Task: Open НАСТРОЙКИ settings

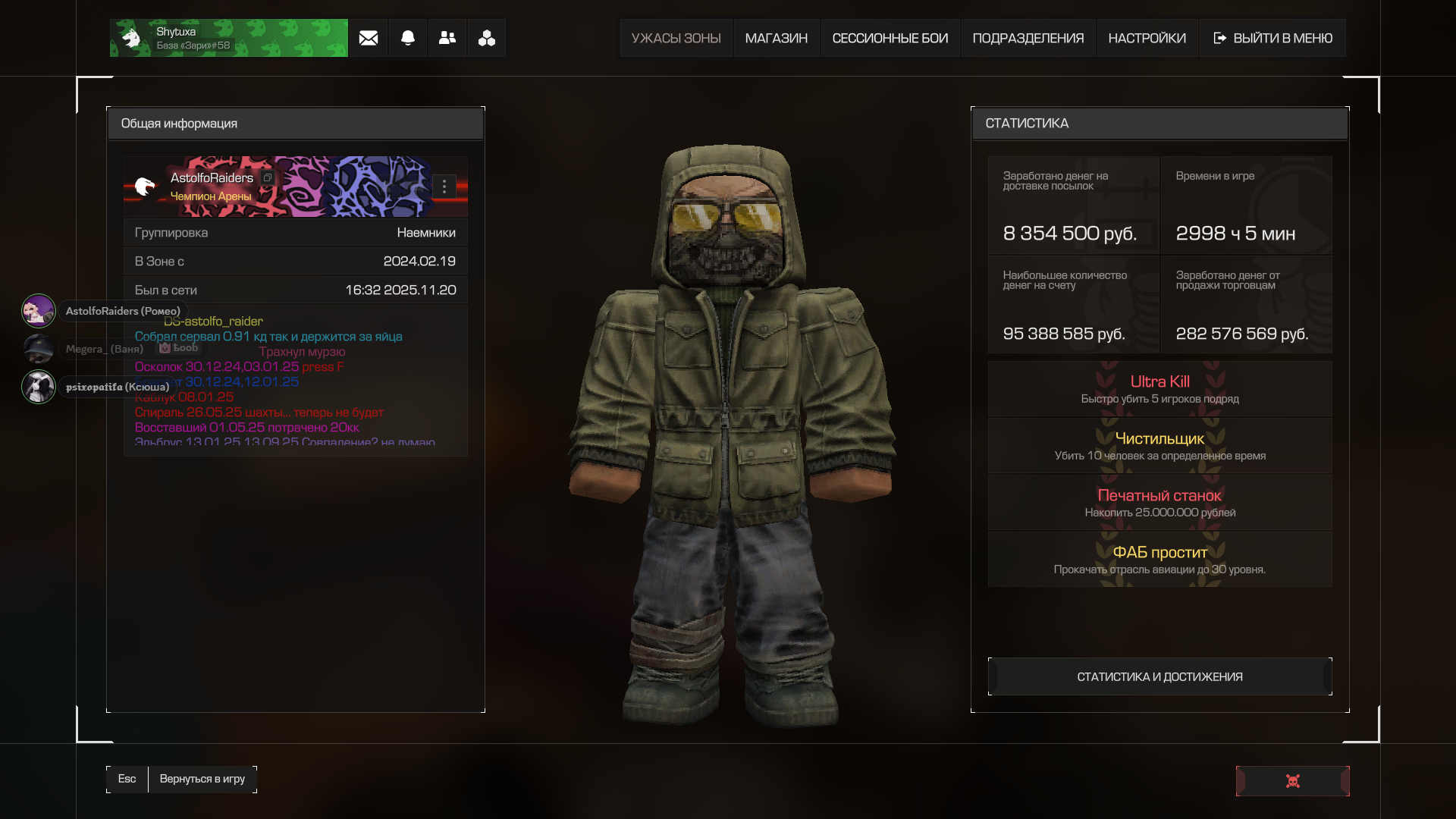Action: [1147, 38]
